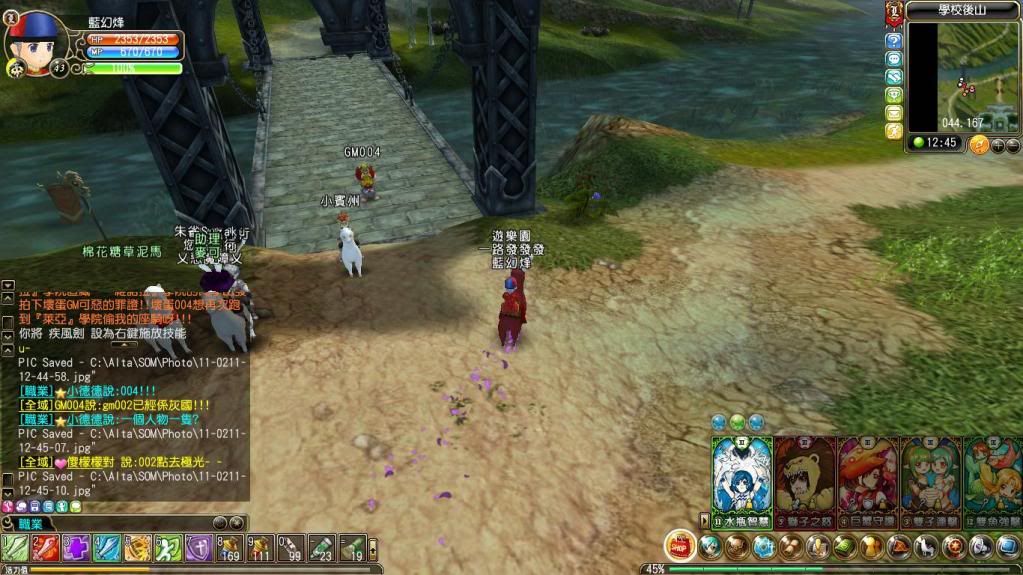
Task: Activate the purple cross skill in slot 3
Action: 77,548
